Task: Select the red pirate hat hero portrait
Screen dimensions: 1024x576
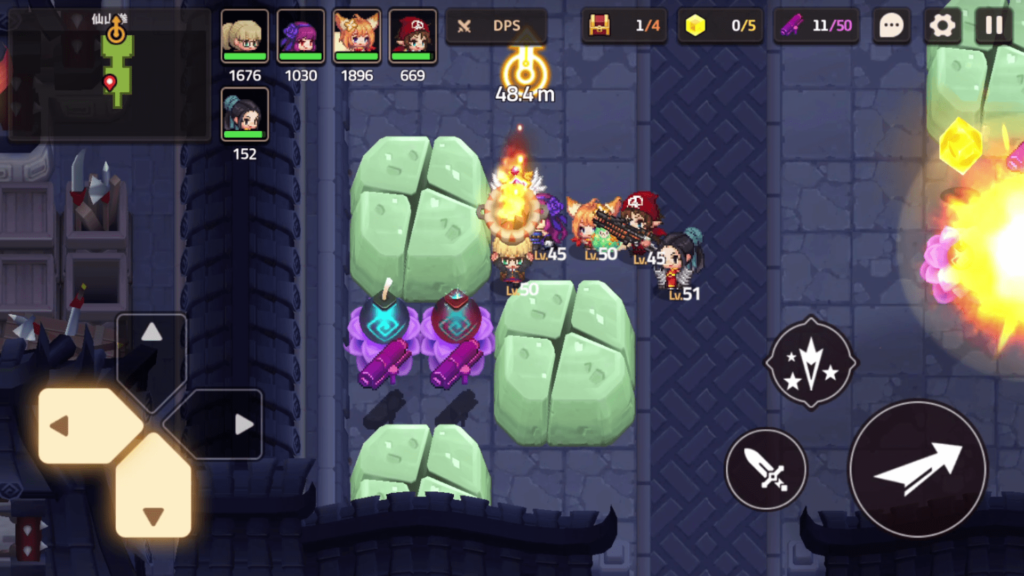Action: [x=412, y=37]
